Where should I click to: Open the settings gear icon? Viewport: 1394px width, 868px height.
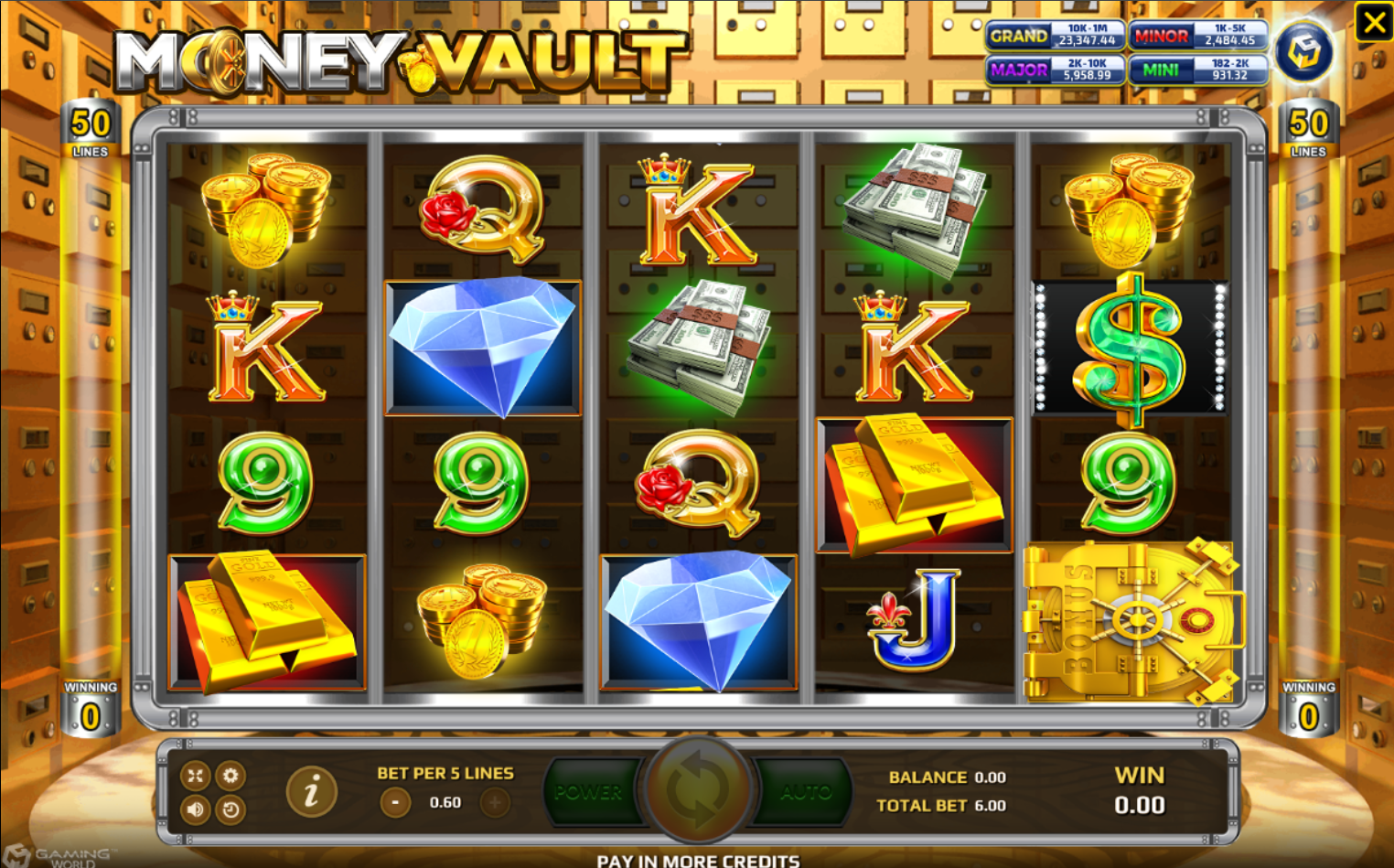(x=231, y=776)
